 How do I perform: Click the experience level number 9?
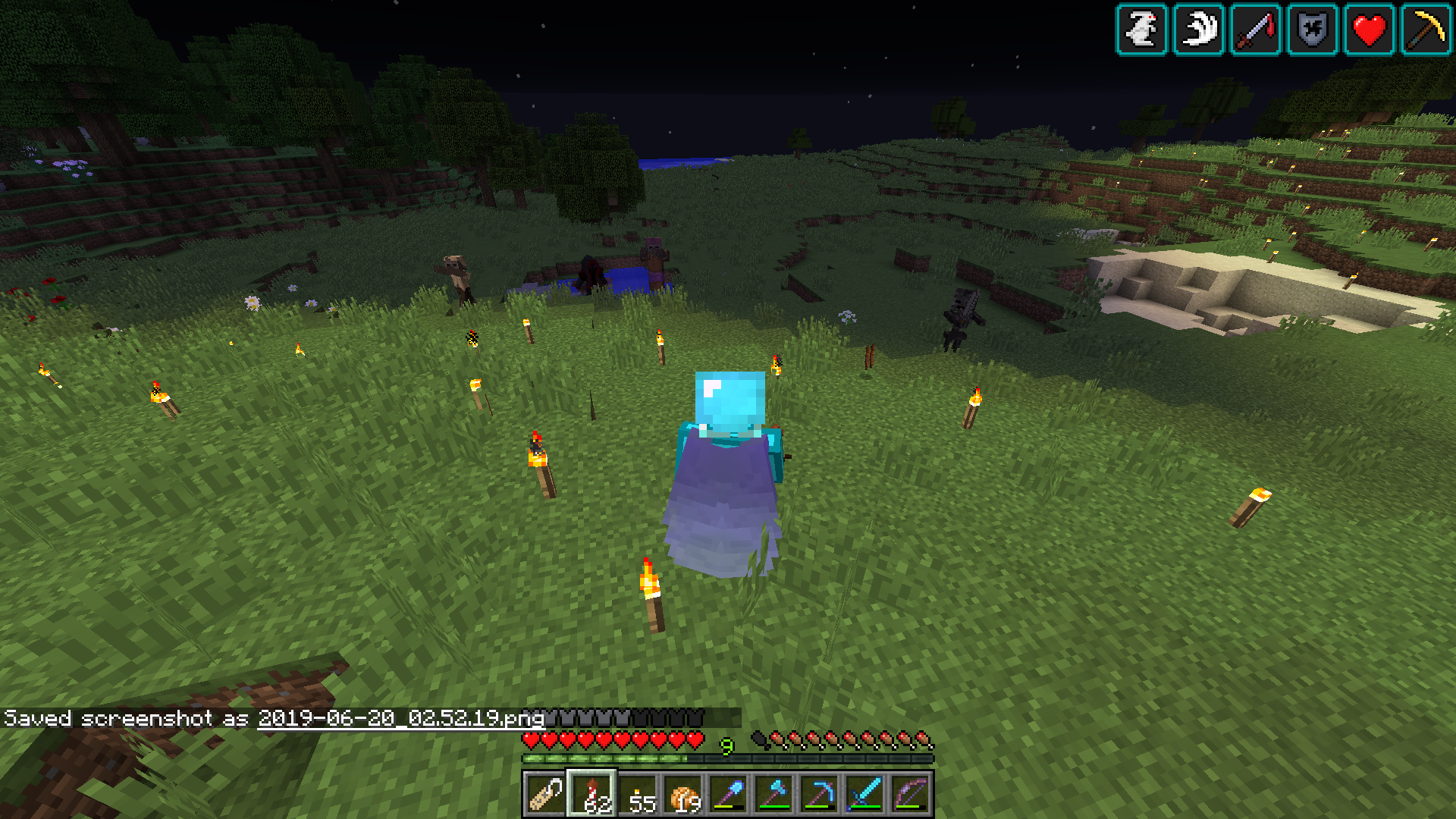click(727, 747)
